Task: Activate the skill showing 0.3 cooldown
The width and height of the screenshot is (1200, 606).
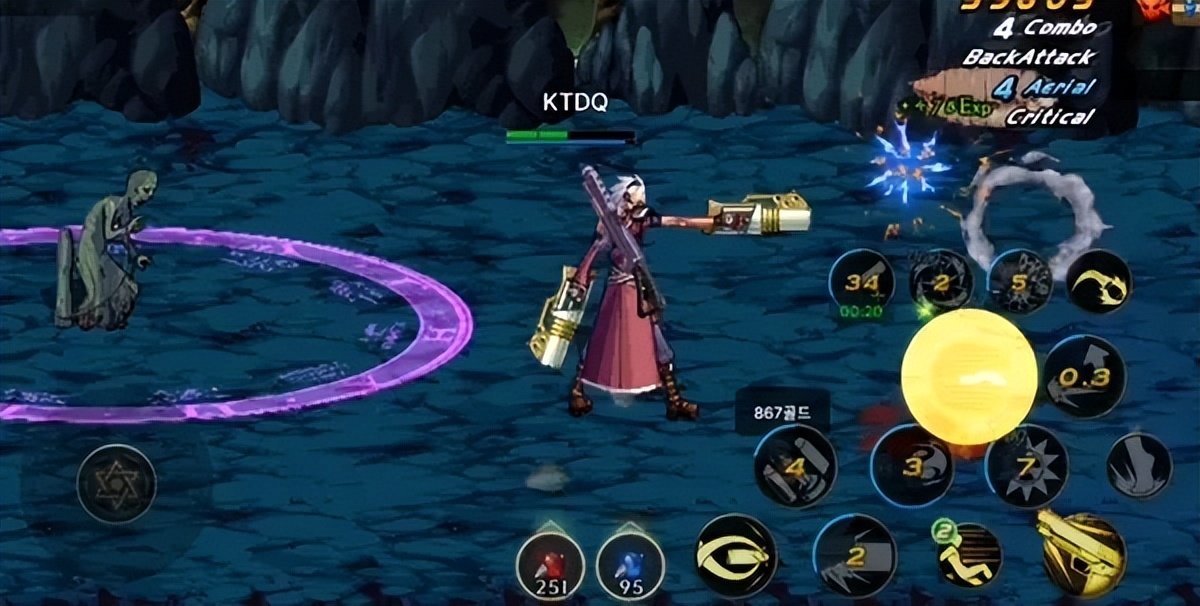Action: 1085,376
